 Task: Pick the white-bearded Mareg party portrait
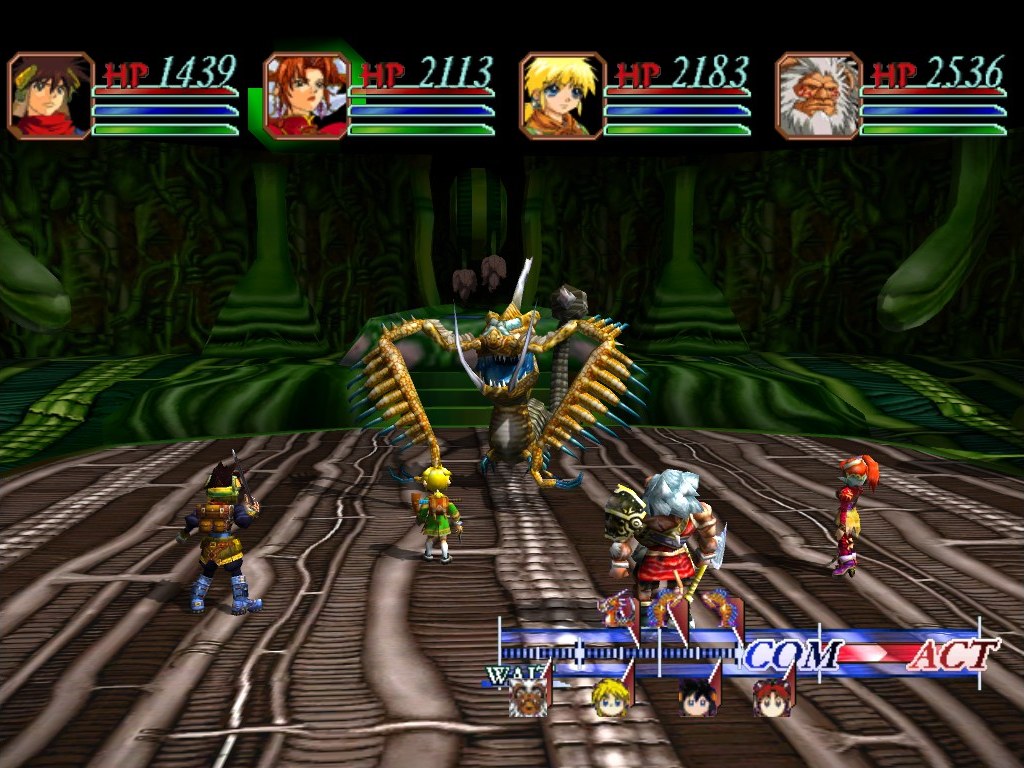click(819, 96)
